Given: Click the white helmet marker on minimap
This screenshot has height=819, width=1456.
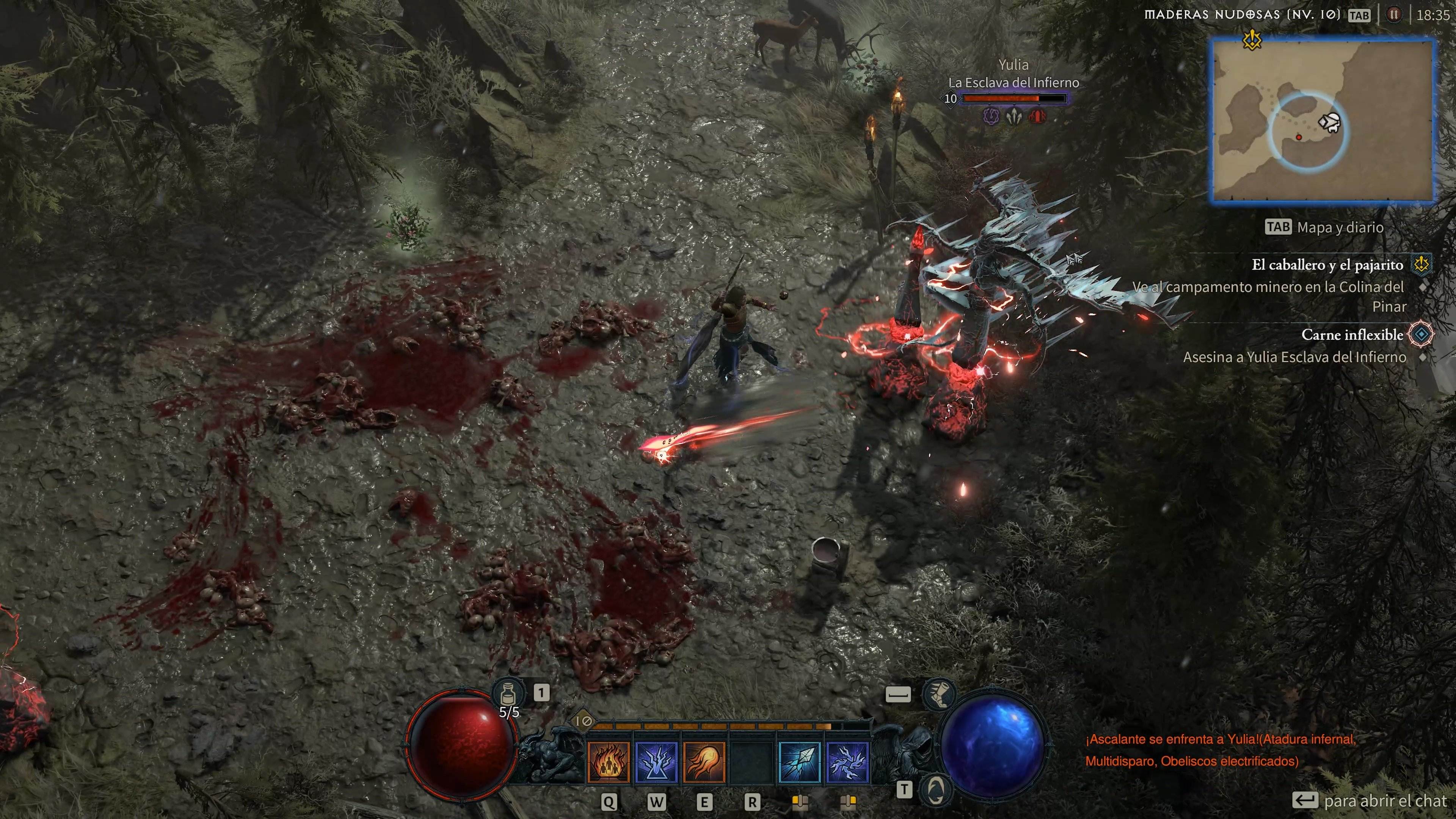Looking at the screenshot, I should pos(1329,122).
